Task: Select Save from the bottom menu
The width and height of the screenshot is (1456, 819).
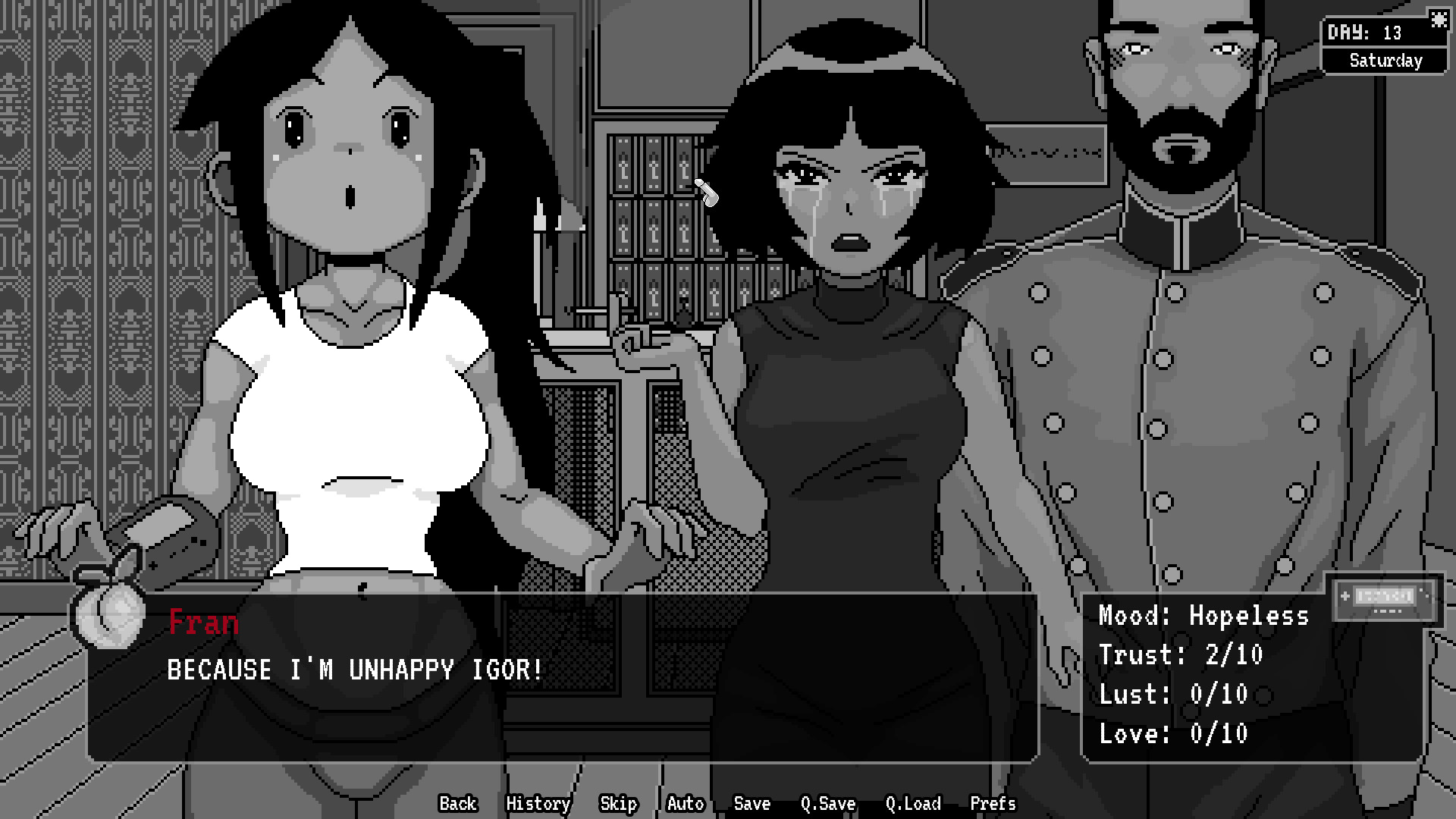Action: coord(751,804)
